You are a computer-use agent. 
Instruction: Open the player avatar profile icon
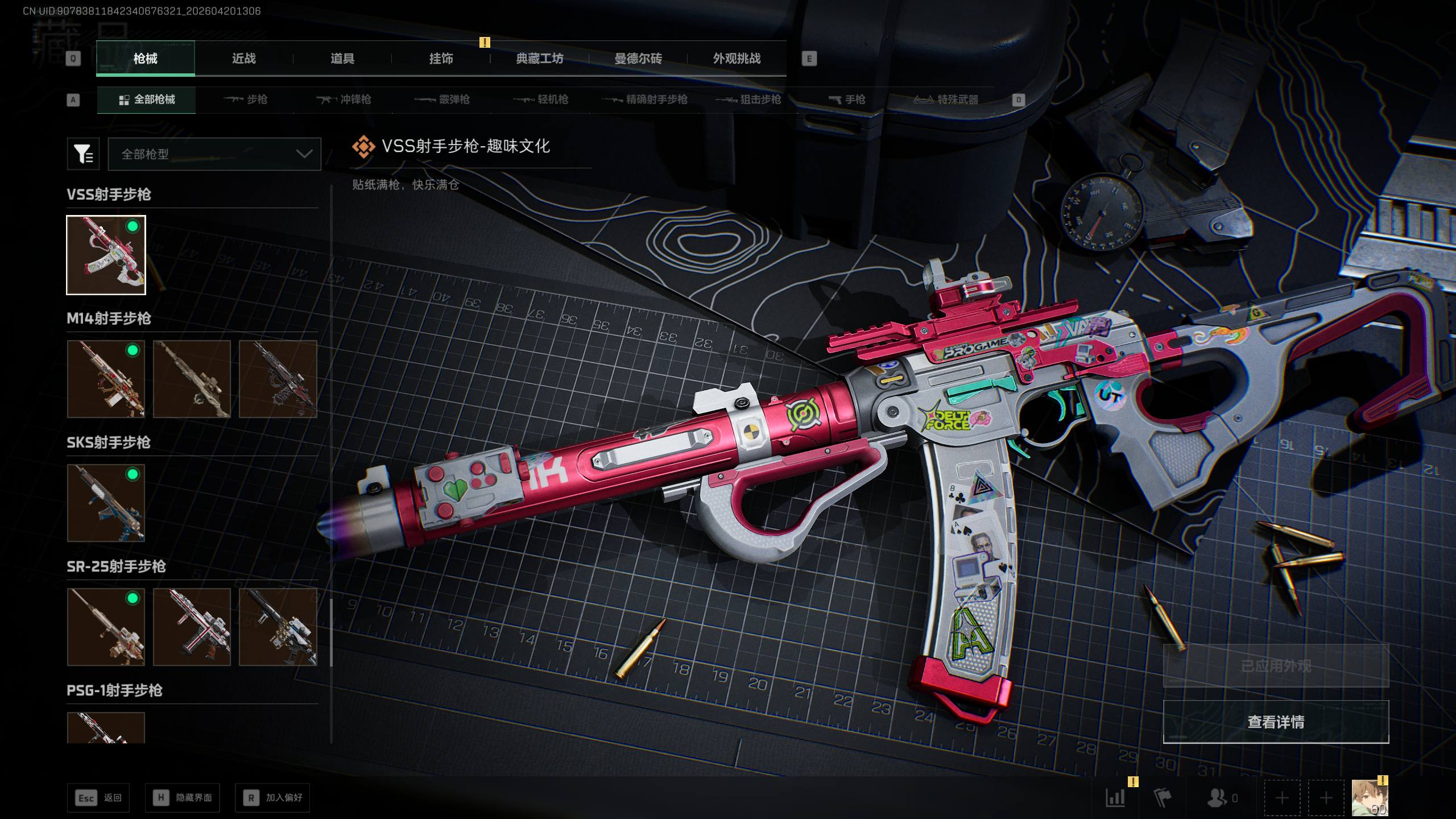tap(1370, 798)
